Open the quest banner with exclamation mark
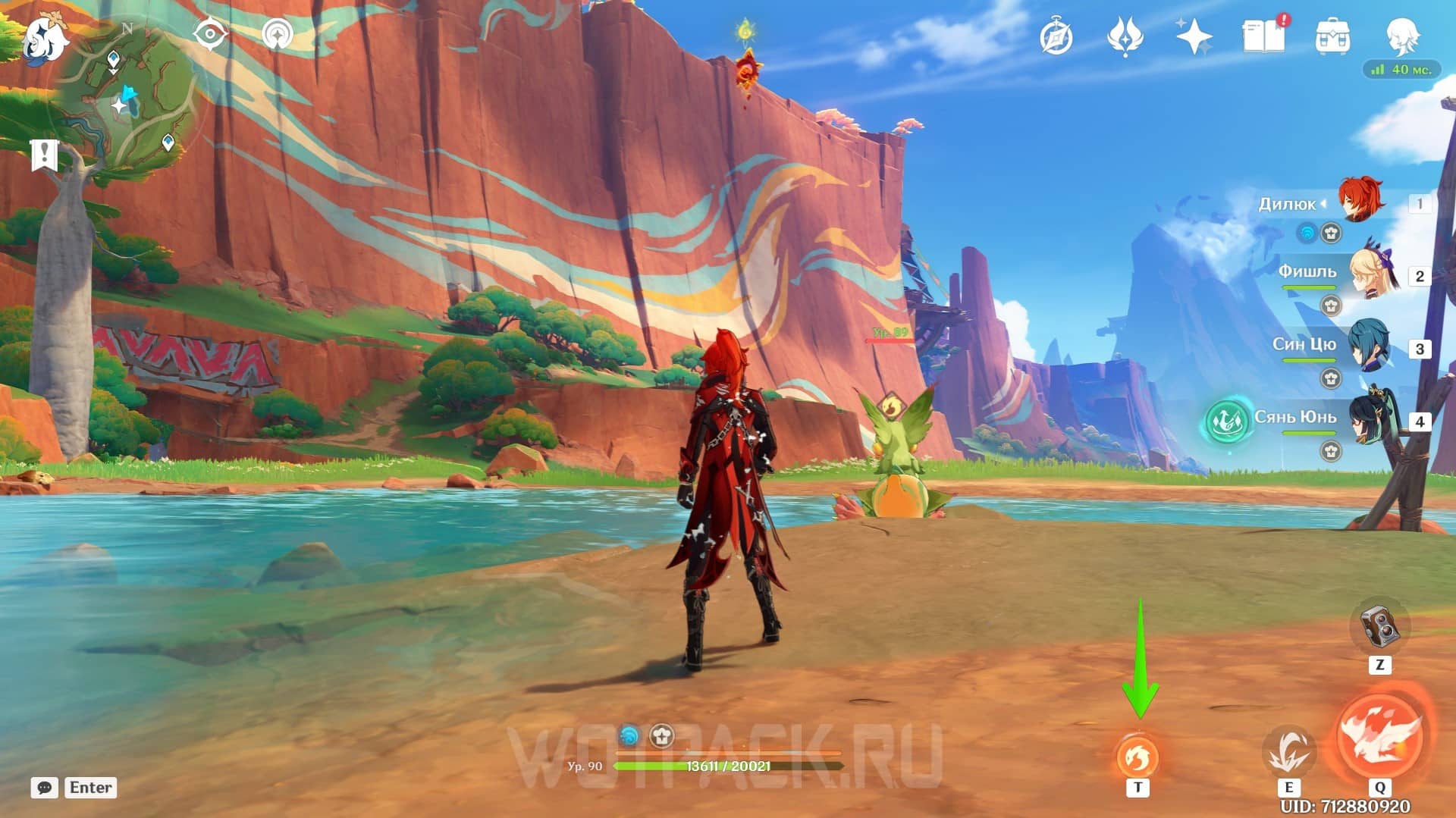Image resolution: width=1456 pixels, height=818 pixels. pos(44,155)
